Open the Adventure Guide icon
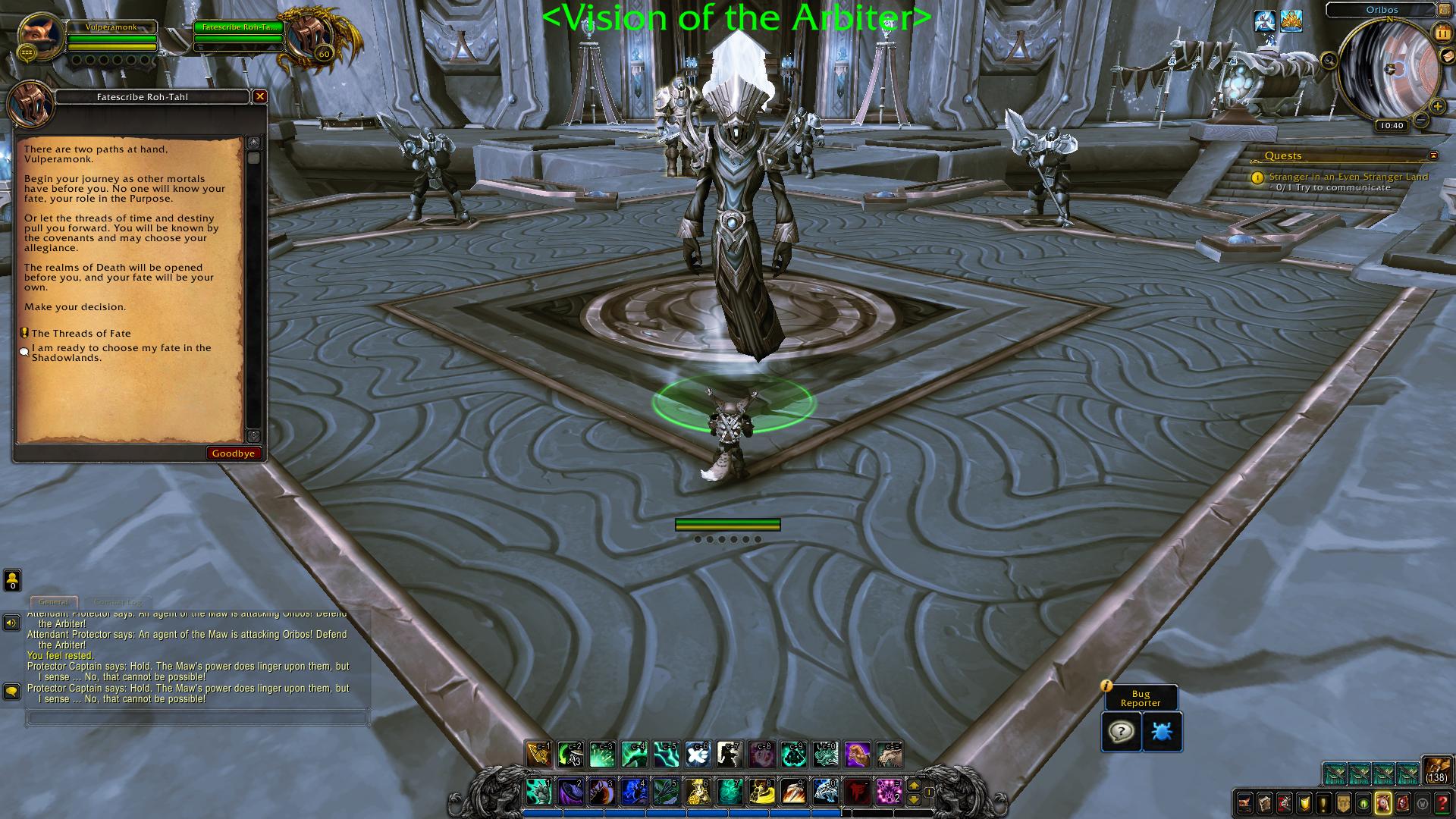Image resolution: width=1456 pixels, height=819 pixels. coord(1402,802)
